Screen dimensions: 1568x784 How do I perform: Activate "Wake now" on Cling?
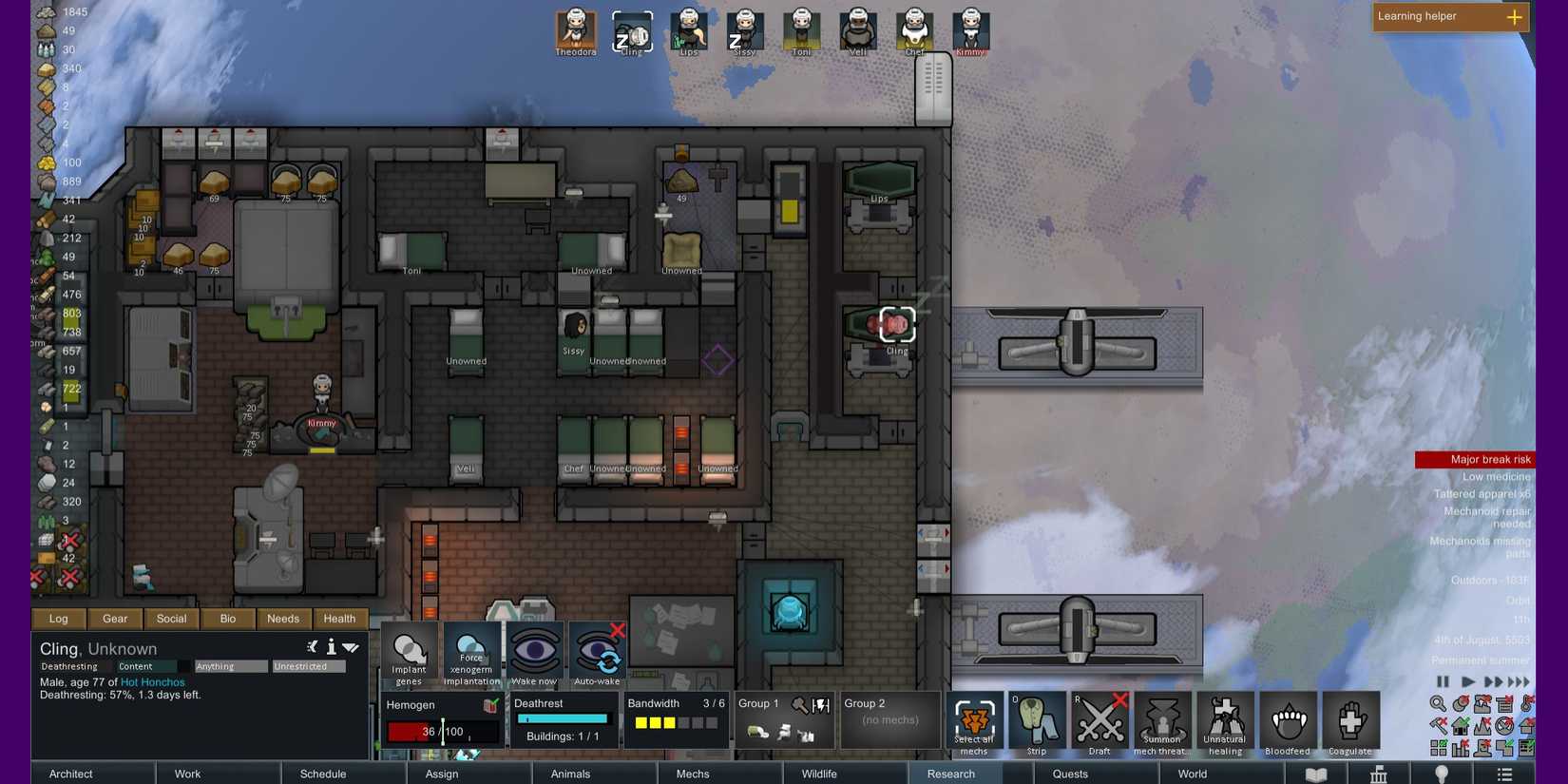click(534, 653)
